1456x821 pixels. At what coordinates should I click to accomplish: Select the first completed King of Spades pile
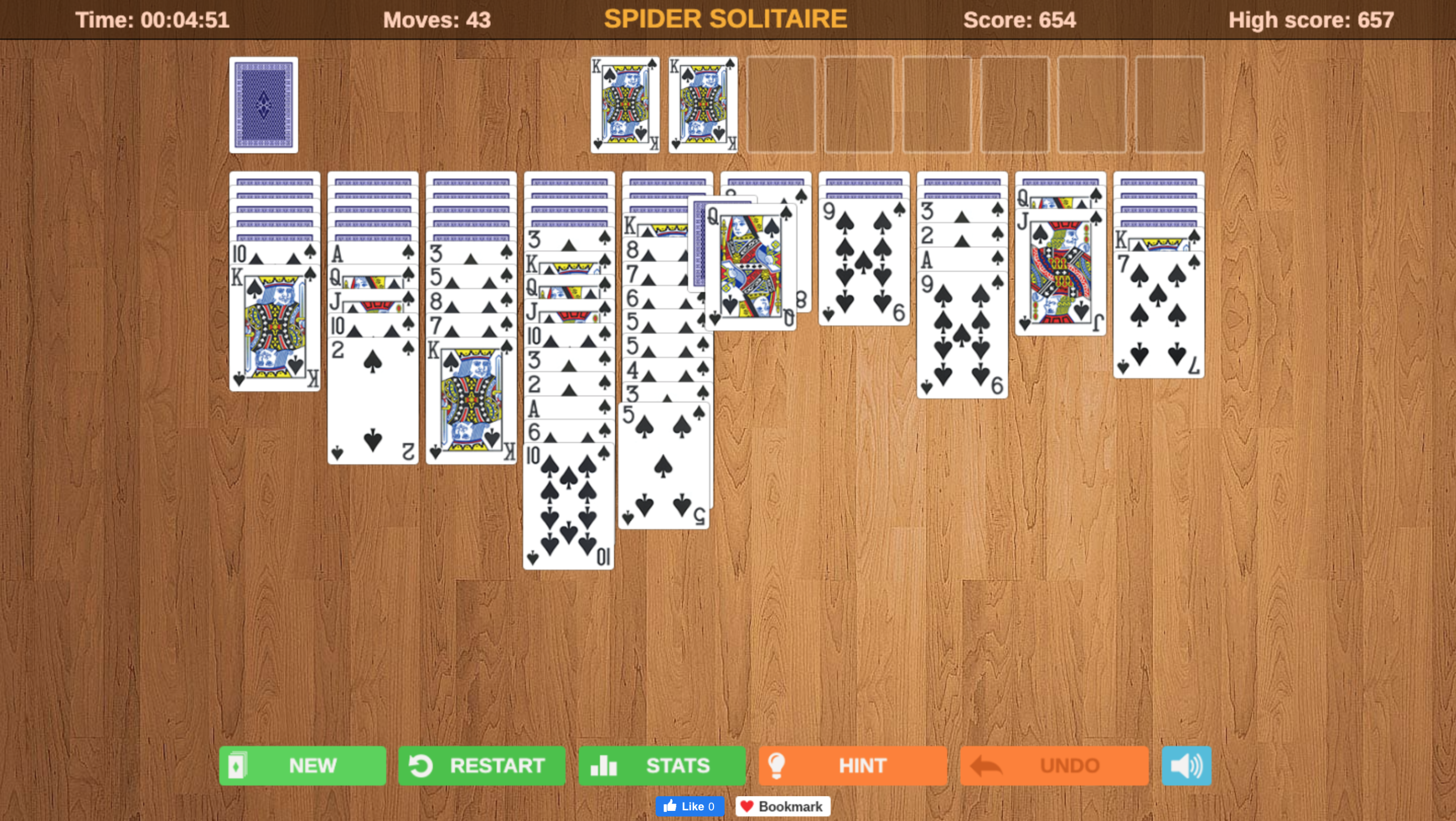[625, 105]
